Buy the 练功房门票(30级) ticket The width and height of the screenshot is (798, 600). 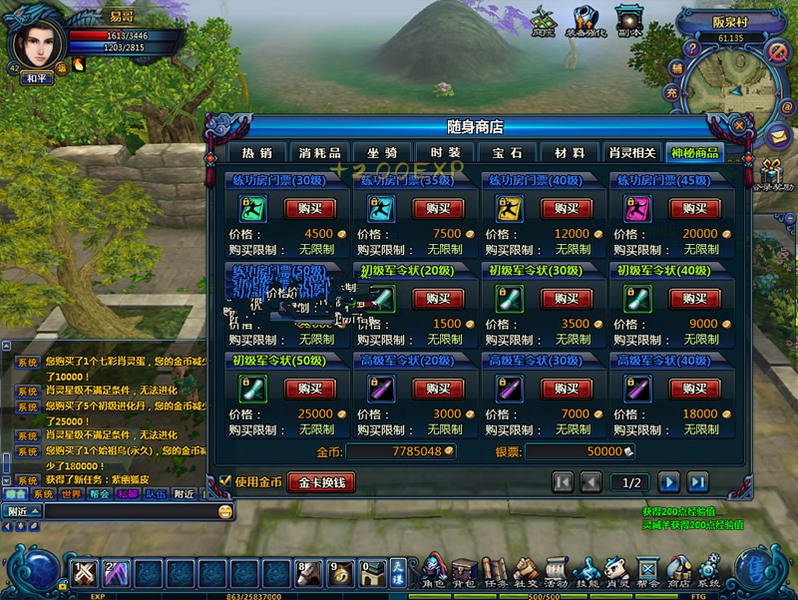click(310, 208)
